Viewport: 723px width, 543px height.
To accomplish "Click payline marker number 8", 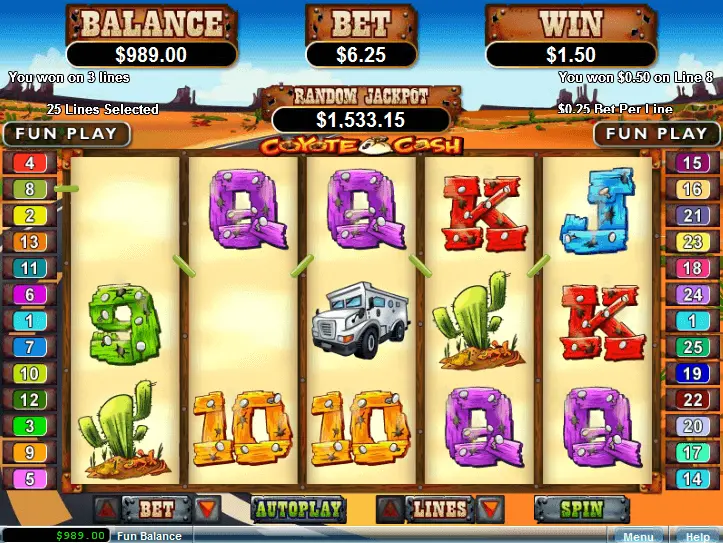I will pyautogui.click(x=29, y=188).
